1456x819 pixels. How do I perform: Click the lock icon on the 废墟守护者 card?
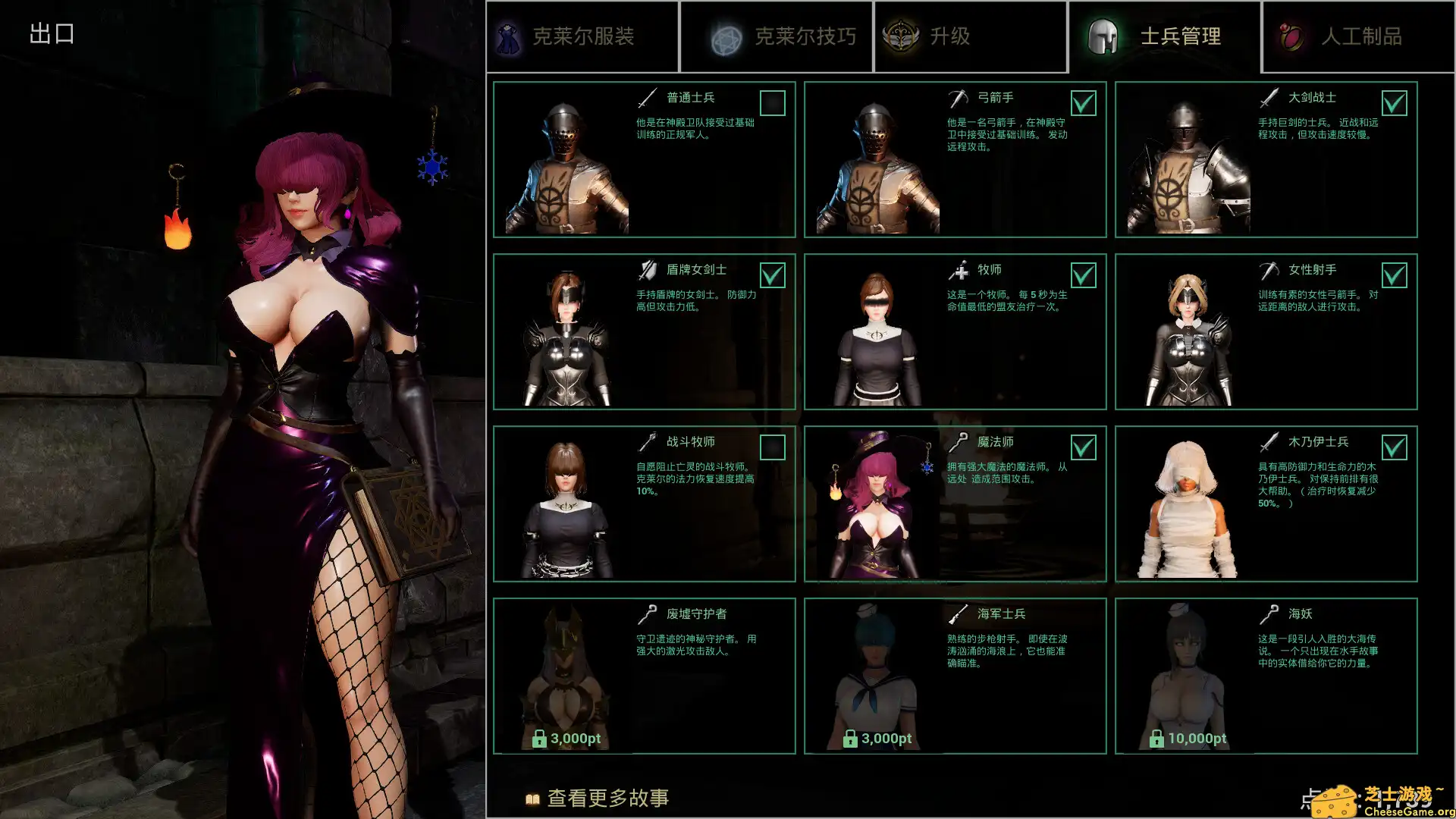click(540, 738)
